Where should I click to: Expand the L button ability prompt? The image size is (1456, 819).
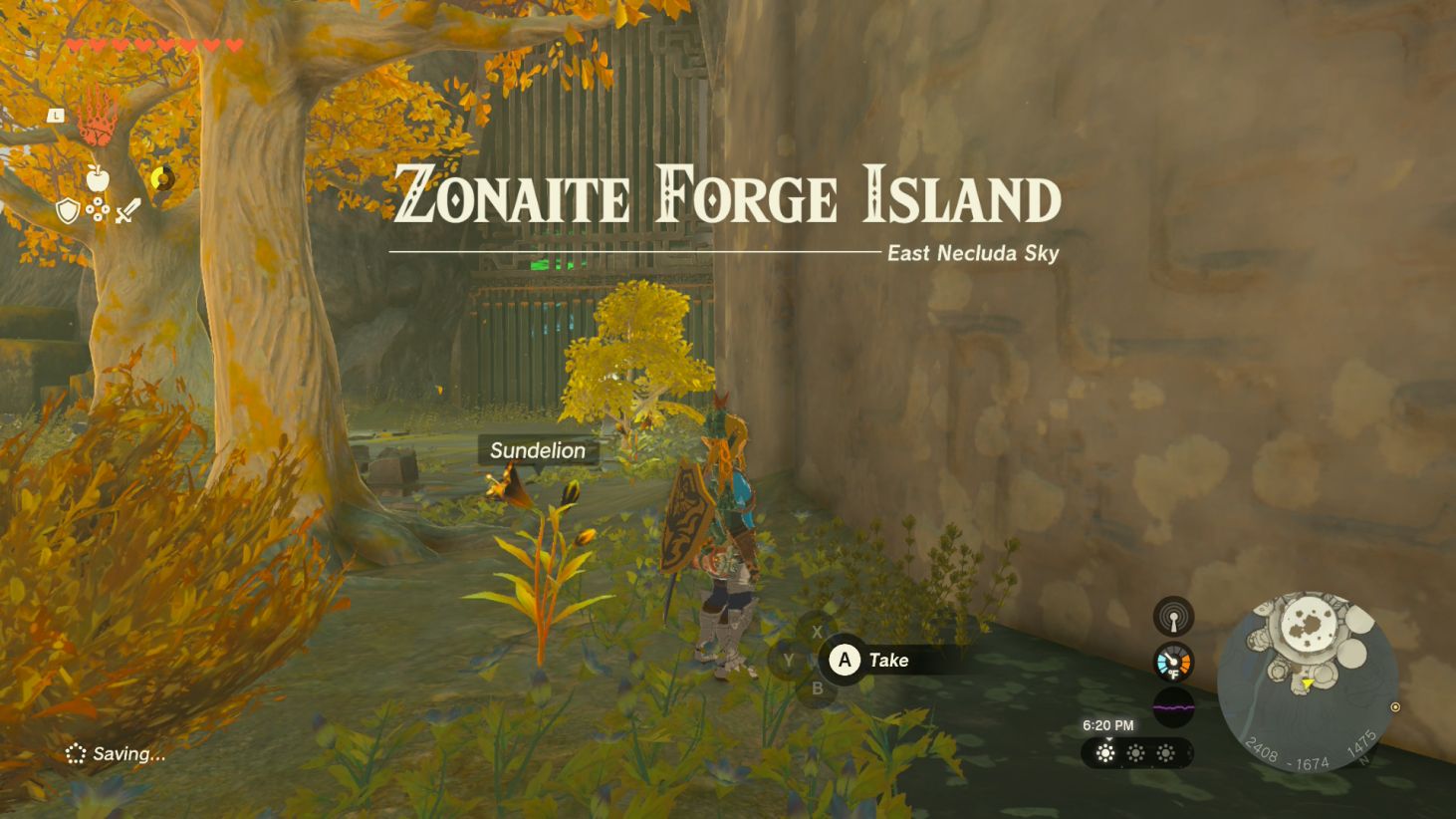[55, 116]
